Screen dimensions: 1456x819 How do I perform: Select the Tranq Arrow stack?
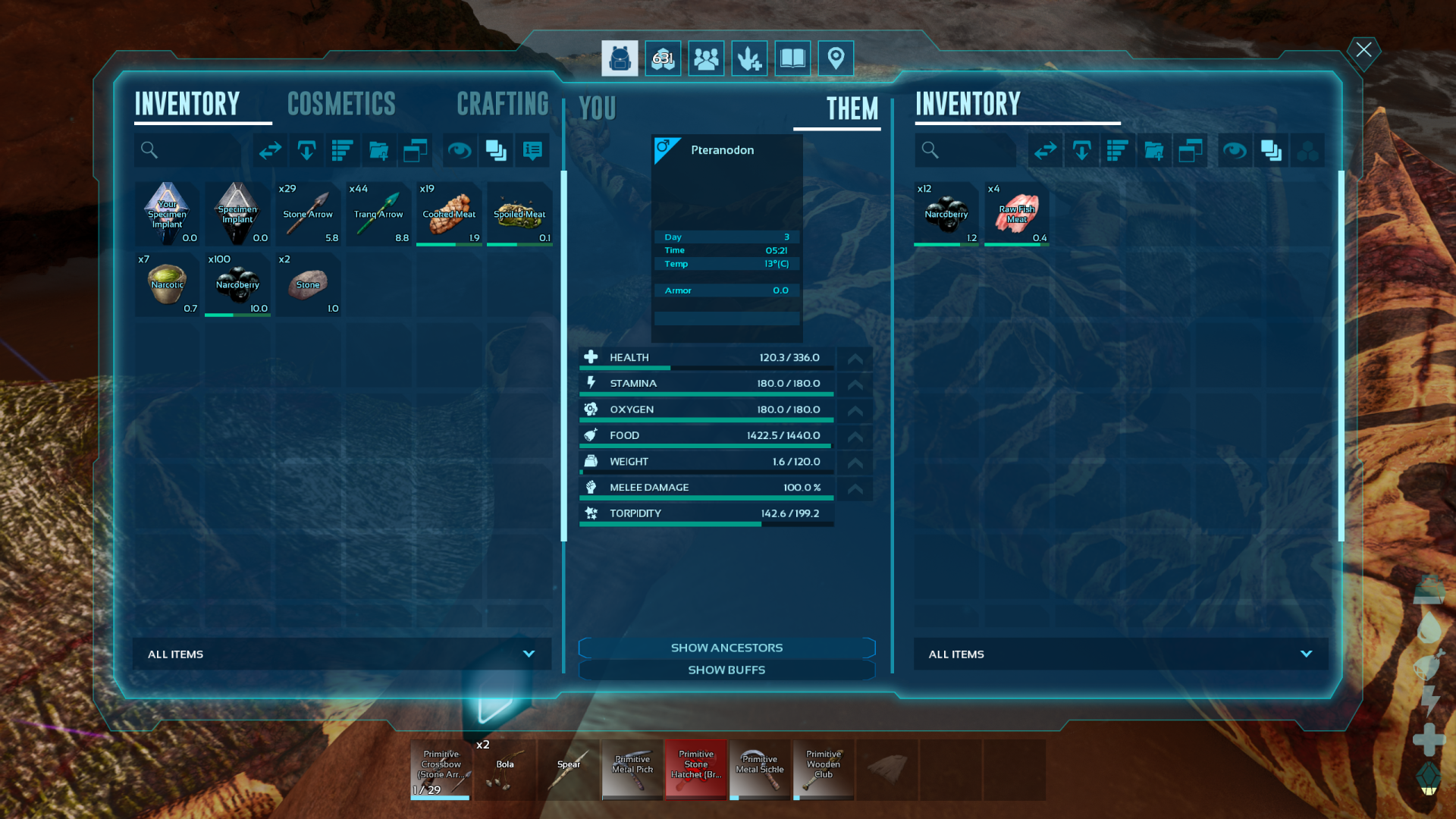click(x=378, y=214)
